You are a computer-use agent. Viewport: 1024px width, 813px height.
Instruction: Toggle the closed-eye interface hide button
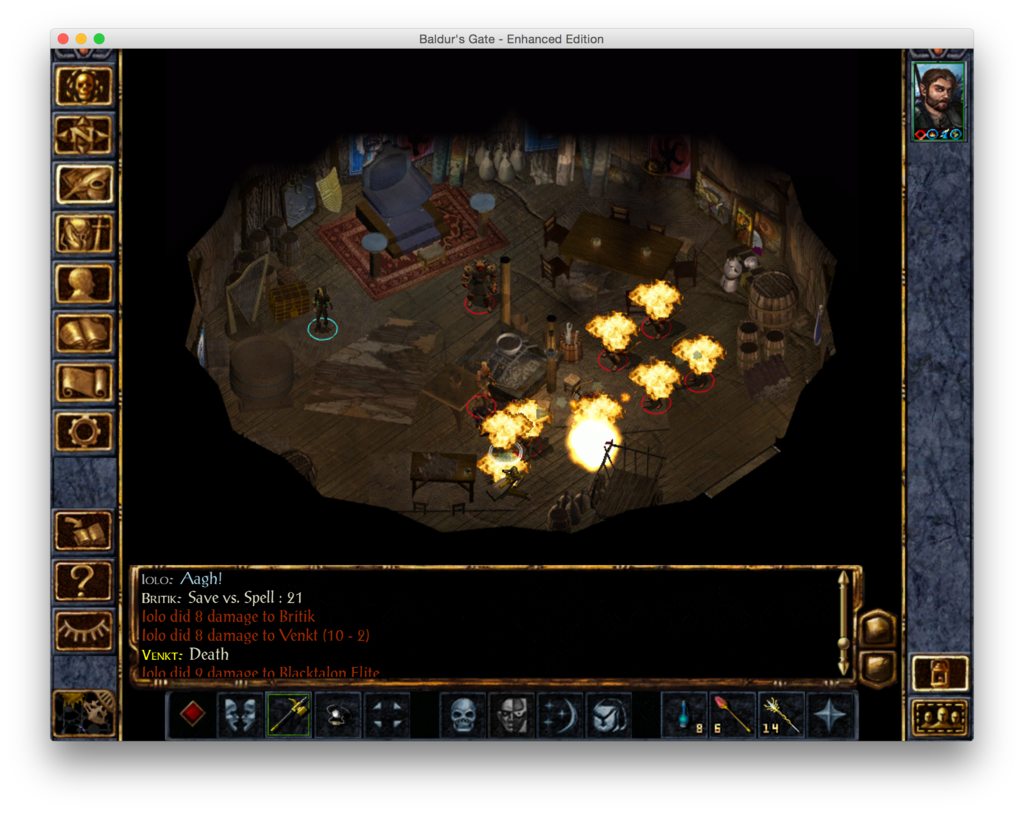click(x=84, y=630)
